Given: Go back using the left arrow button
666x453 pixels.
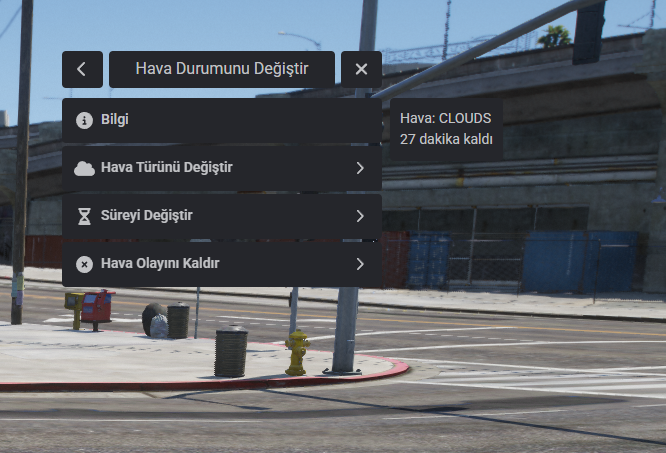Looking at the screenshot, I should [82, 70].
